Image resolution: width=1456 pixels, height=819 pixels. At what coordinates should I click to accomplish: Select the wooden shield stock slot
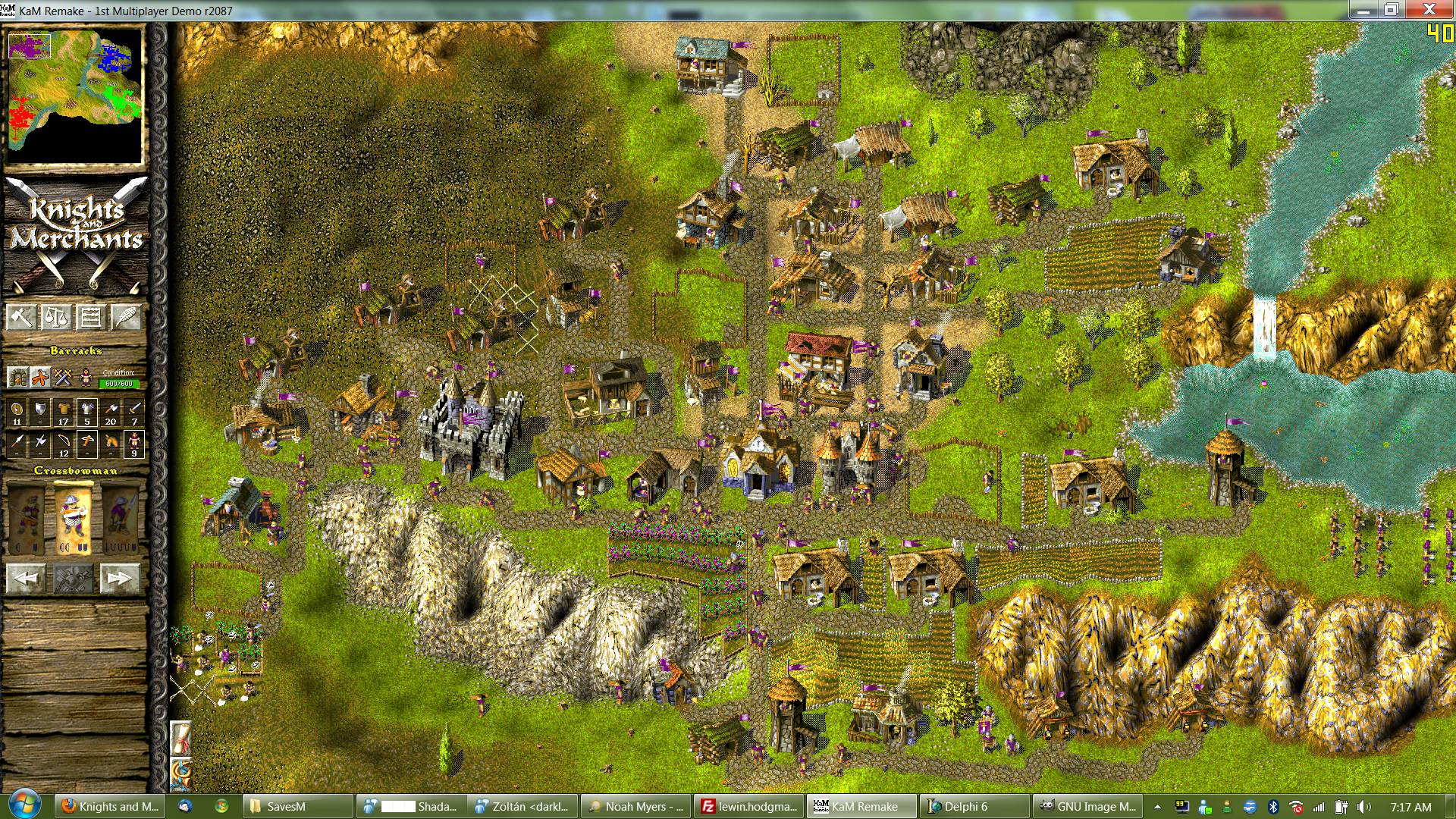17,413
